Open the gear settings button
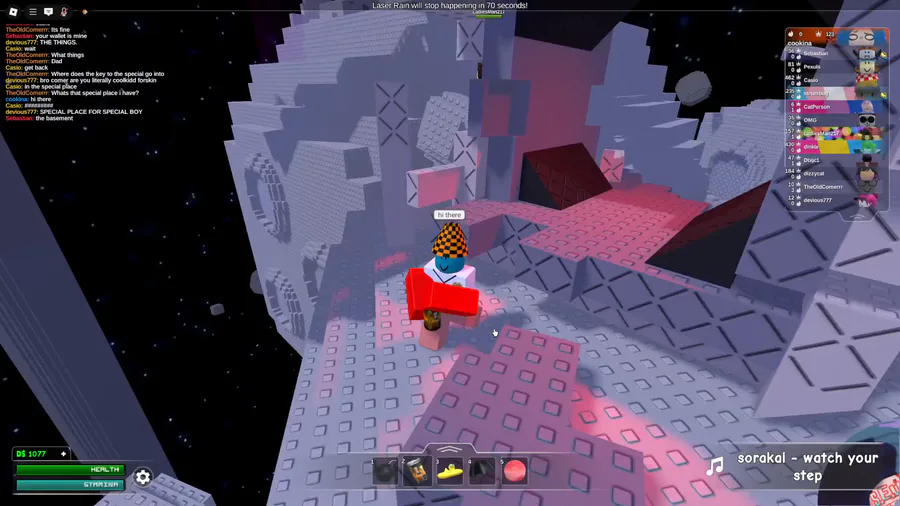Image resolution: width=900 pixels, height=506 pixels. click(x=143, y=477)
